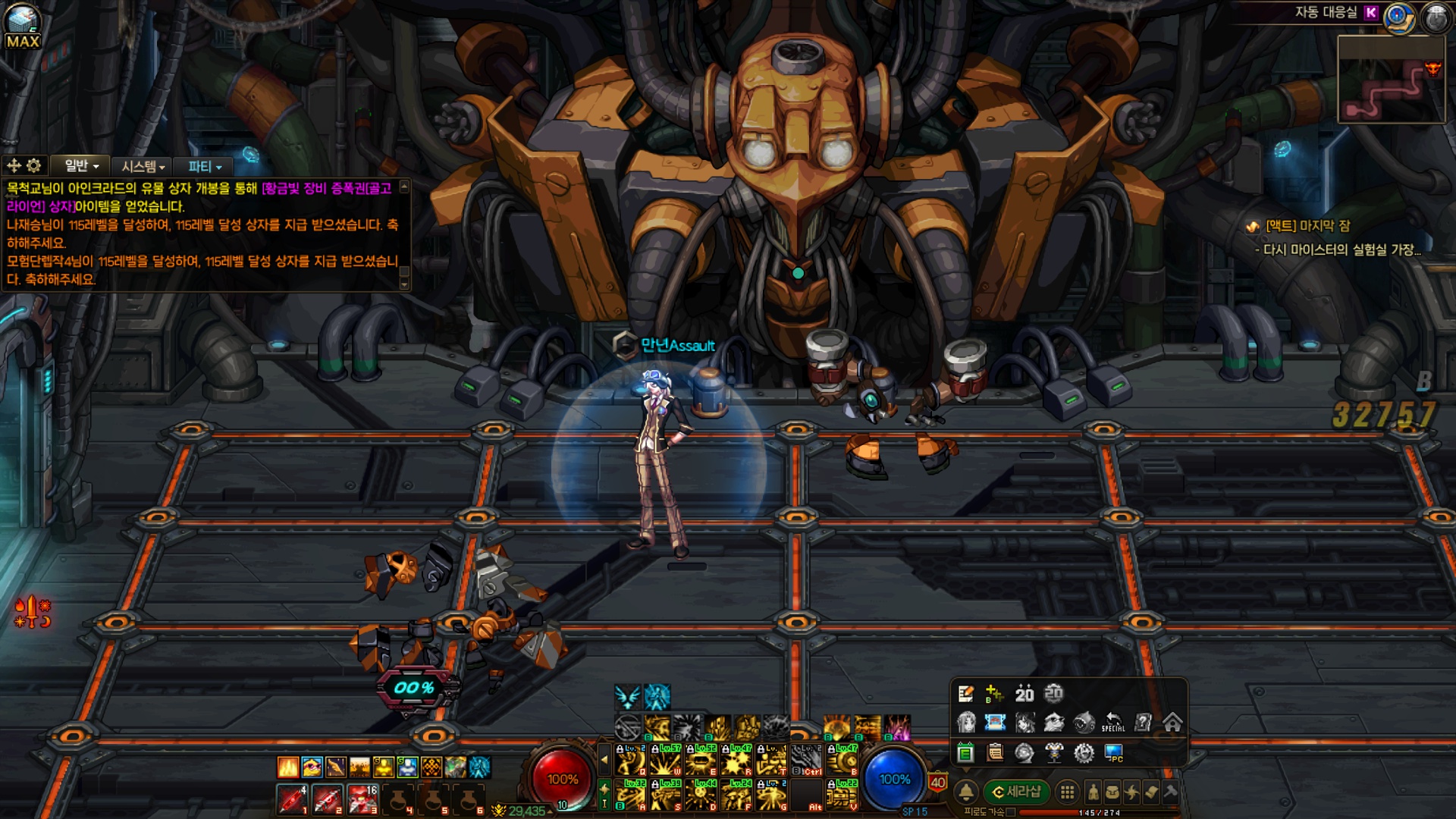Activate the Lv.57 skill on W
The image size is (1456, 819).
click(x=667, y=759)
